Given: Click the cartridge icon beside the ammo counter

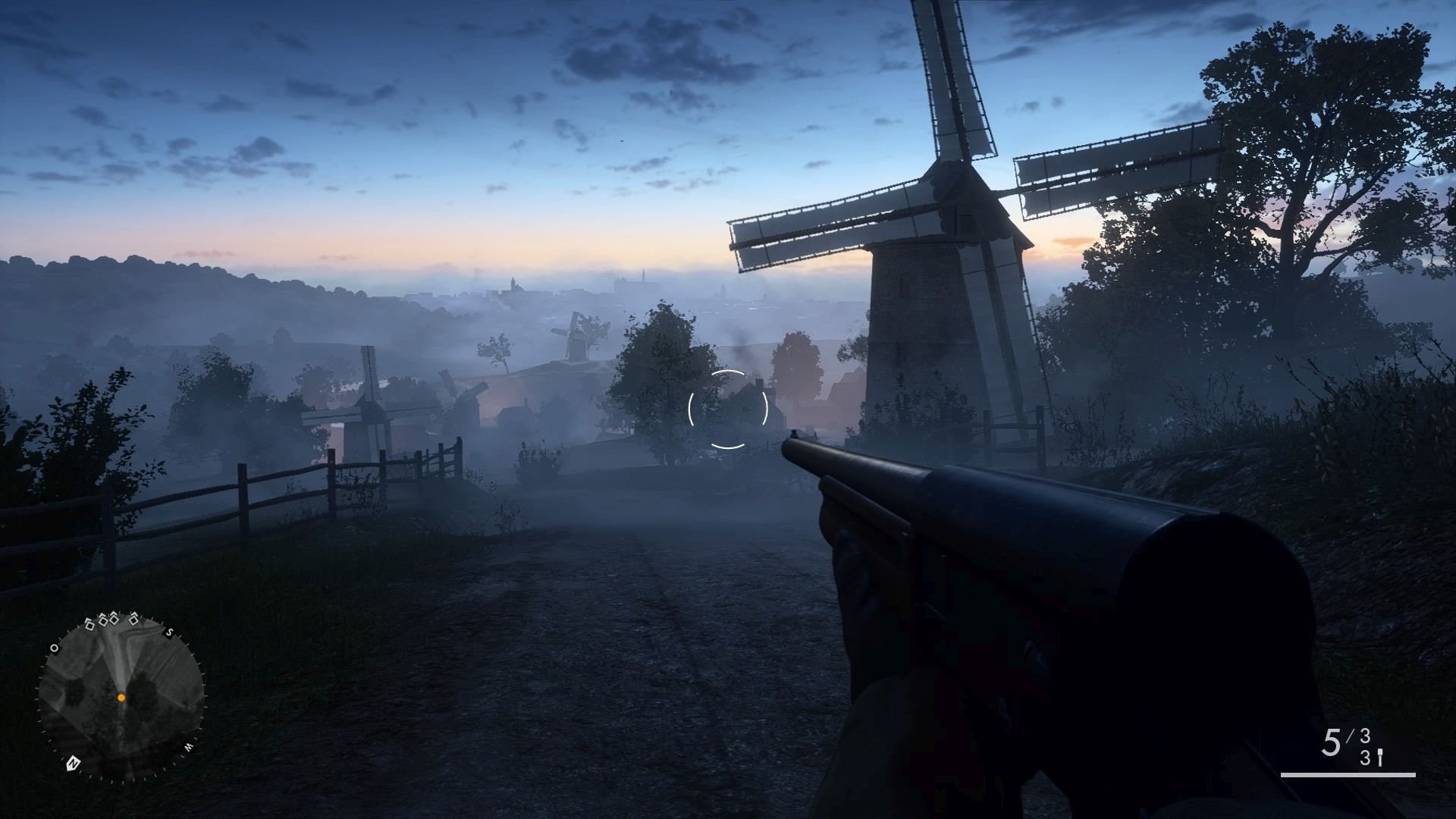Looking at the screenshot, I should point(1379,757).
